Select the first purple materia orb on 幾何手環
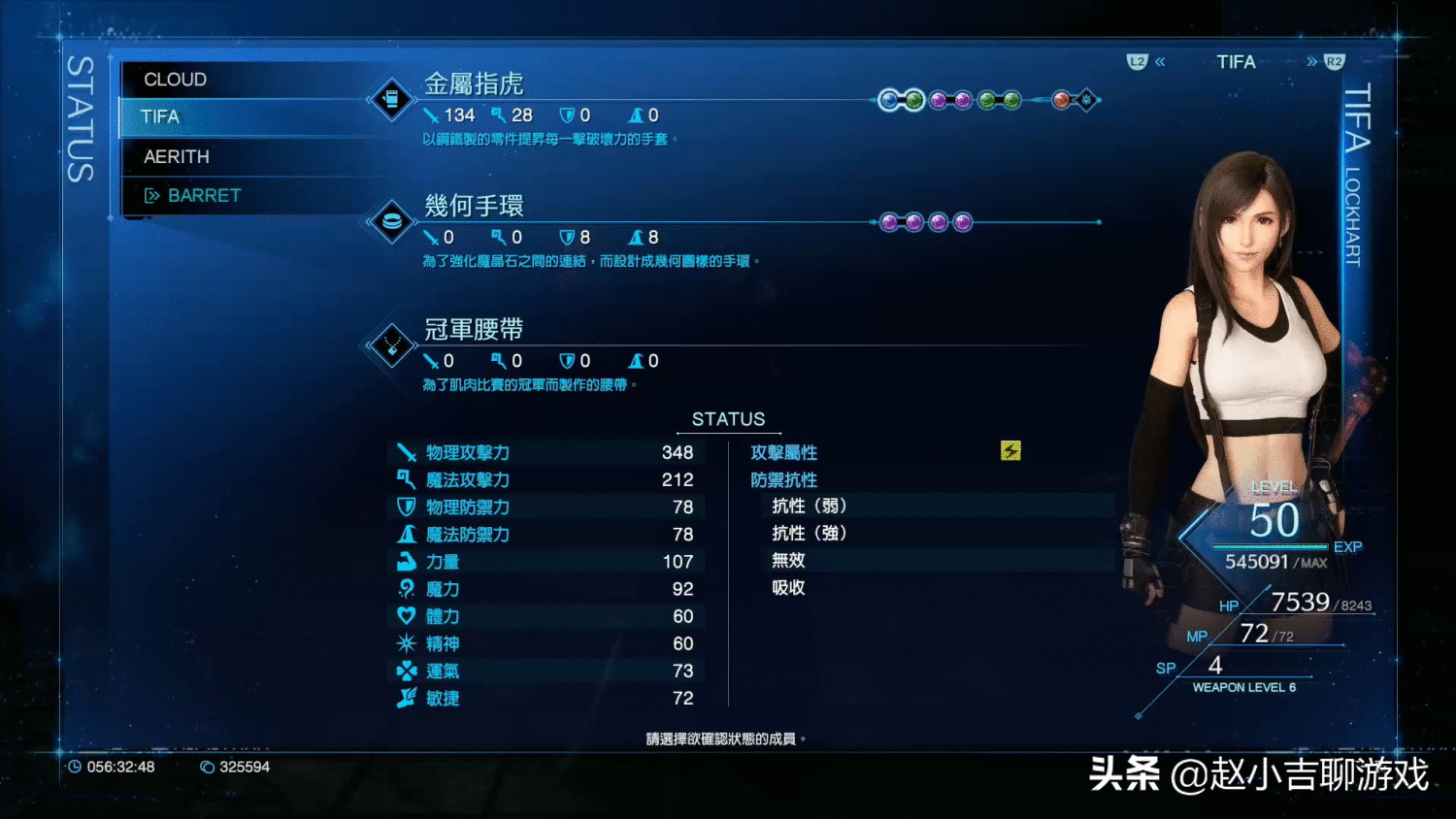The image size is (1456, 819). [x=890, y=221]
